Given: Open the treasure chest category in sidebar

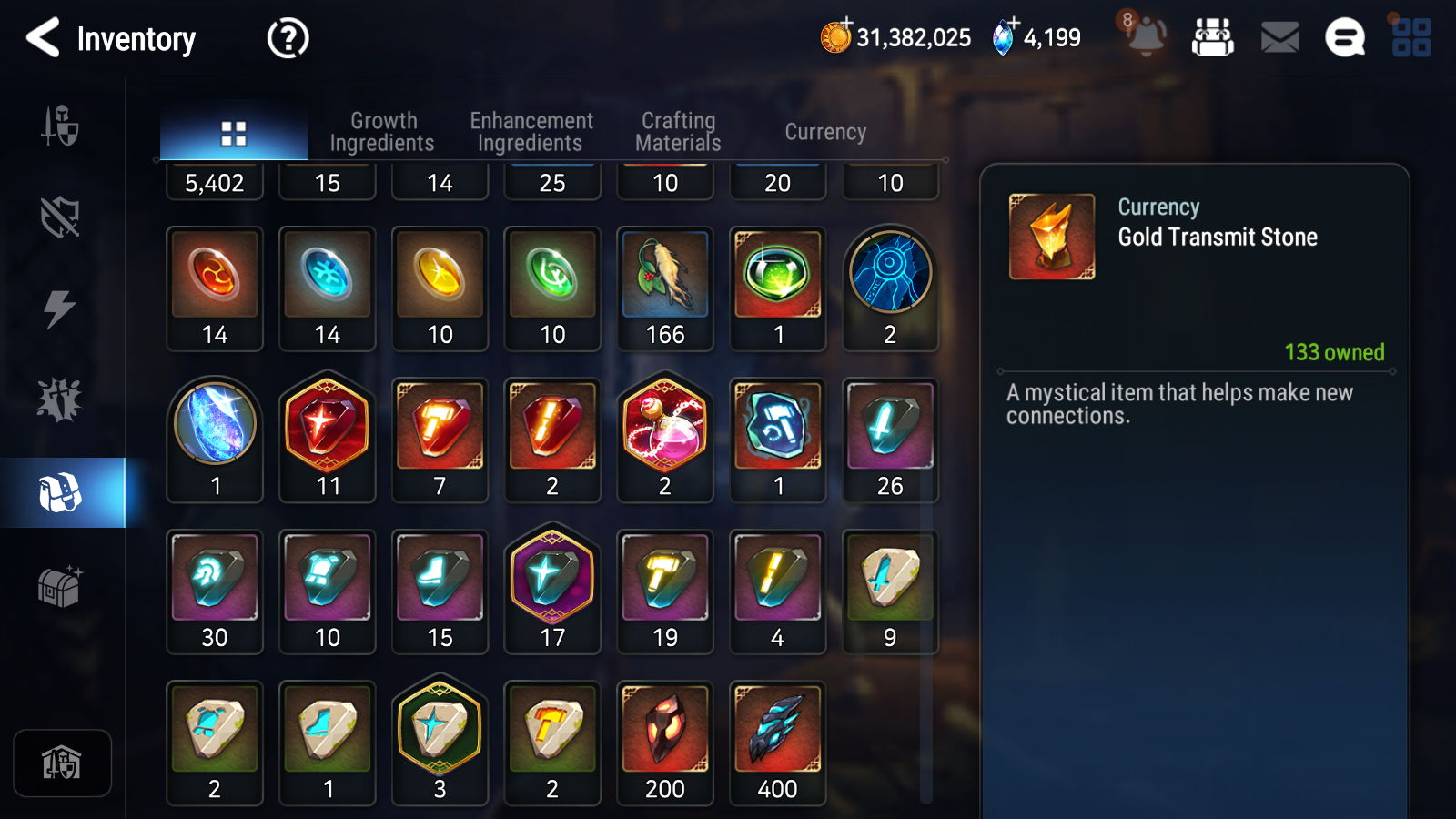Looking at the screenshot, I should [x=60, y=587].
